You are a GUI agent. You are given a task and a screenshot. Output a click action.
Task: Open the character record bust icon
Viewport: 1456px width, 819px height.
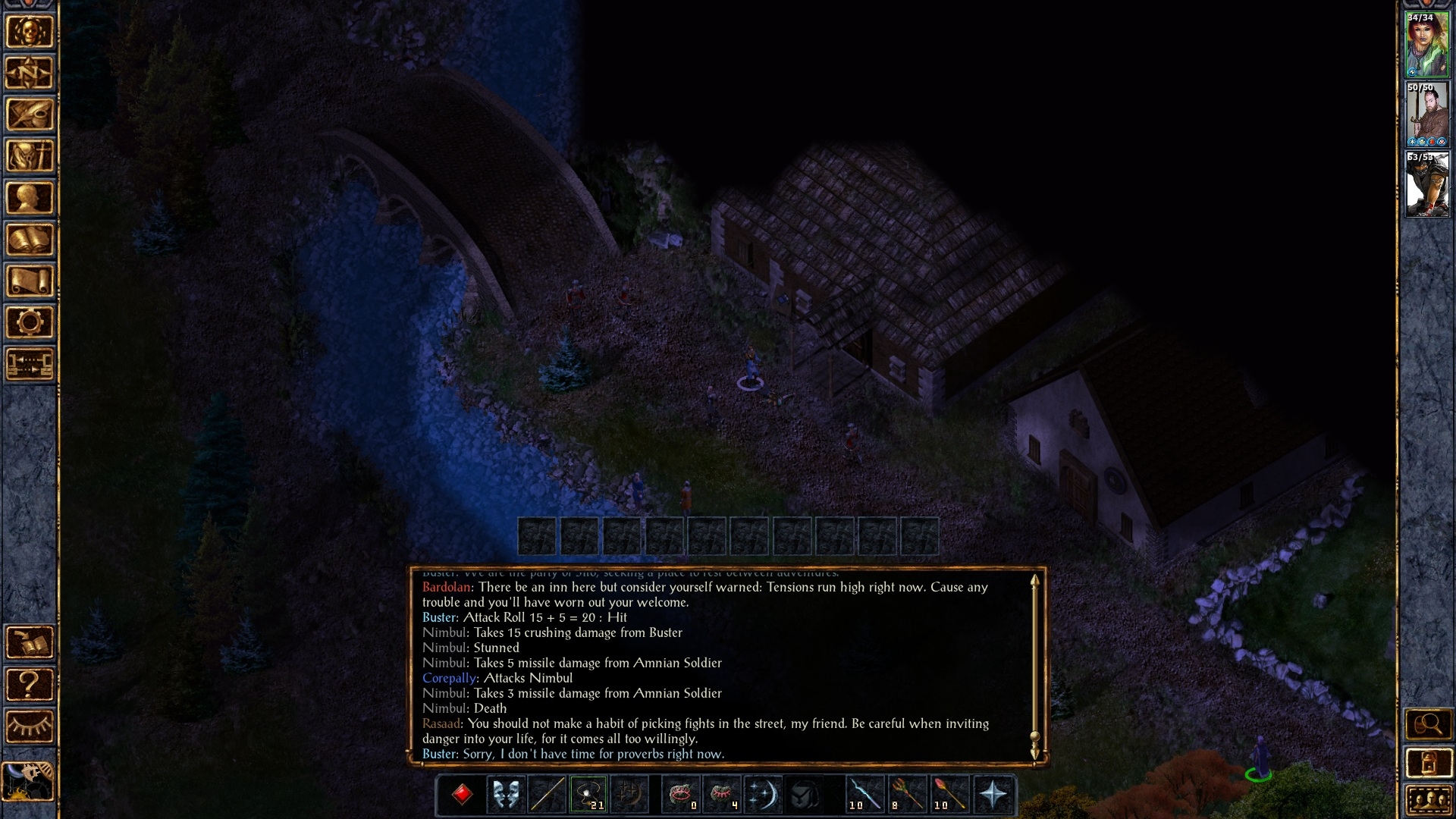pos(30,199)
